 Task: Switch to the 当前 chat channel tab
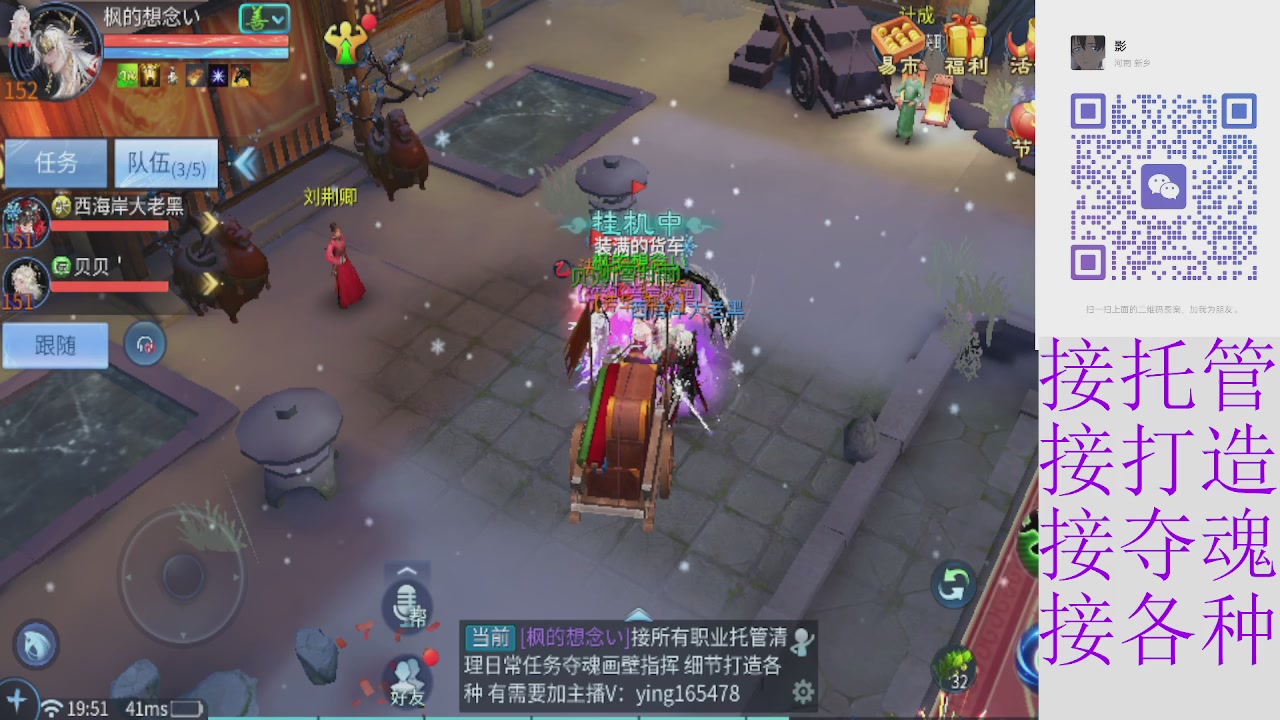(x=490, y=636)
